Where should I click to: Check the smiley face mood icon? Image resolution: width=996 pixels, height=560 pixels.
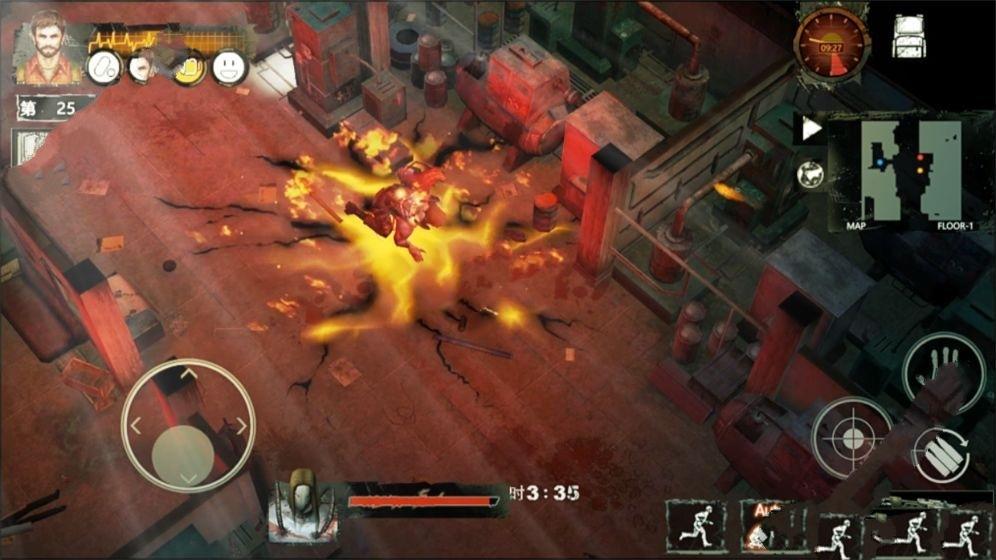229,67
